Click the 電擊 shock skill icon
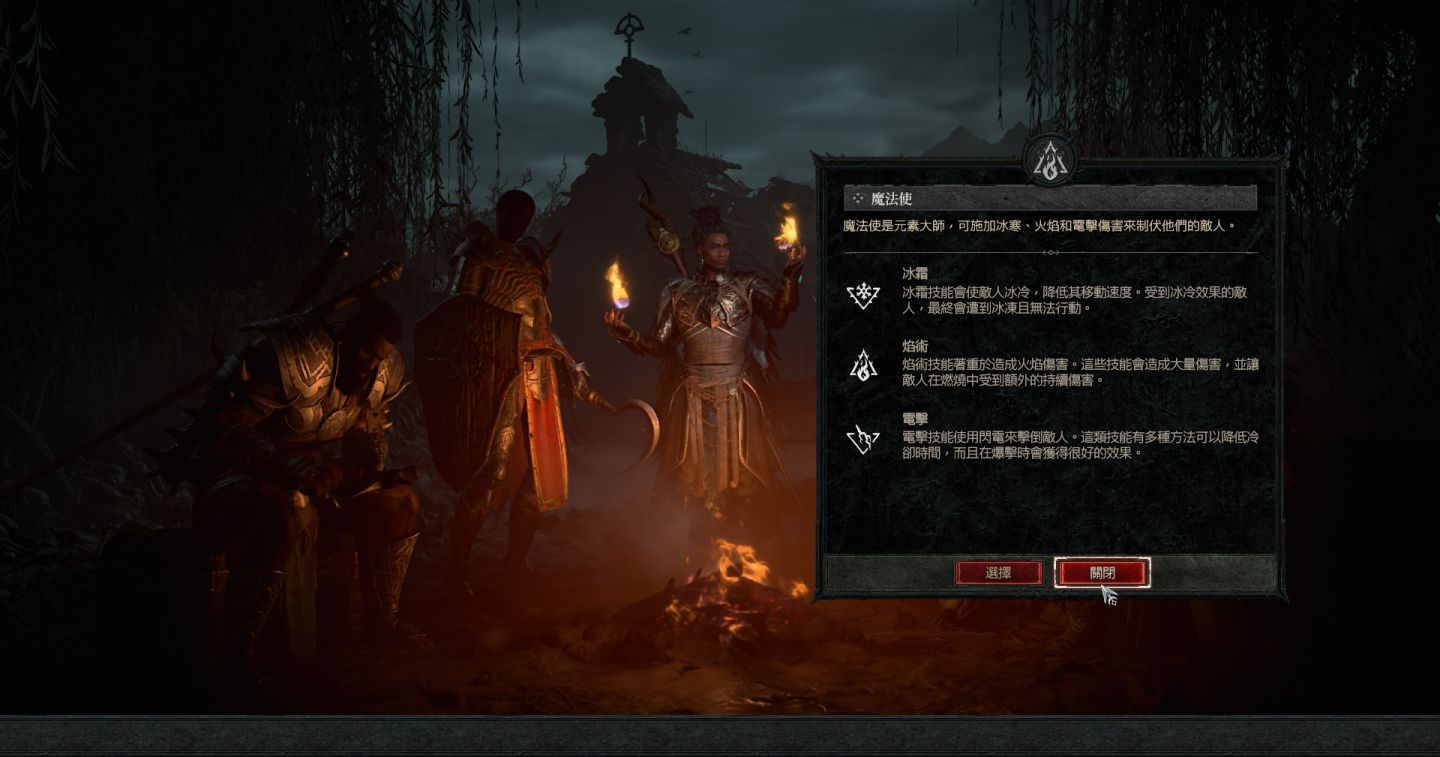Image resolution: width=1440 pixels, height=757 pixels. click(862, 438)
